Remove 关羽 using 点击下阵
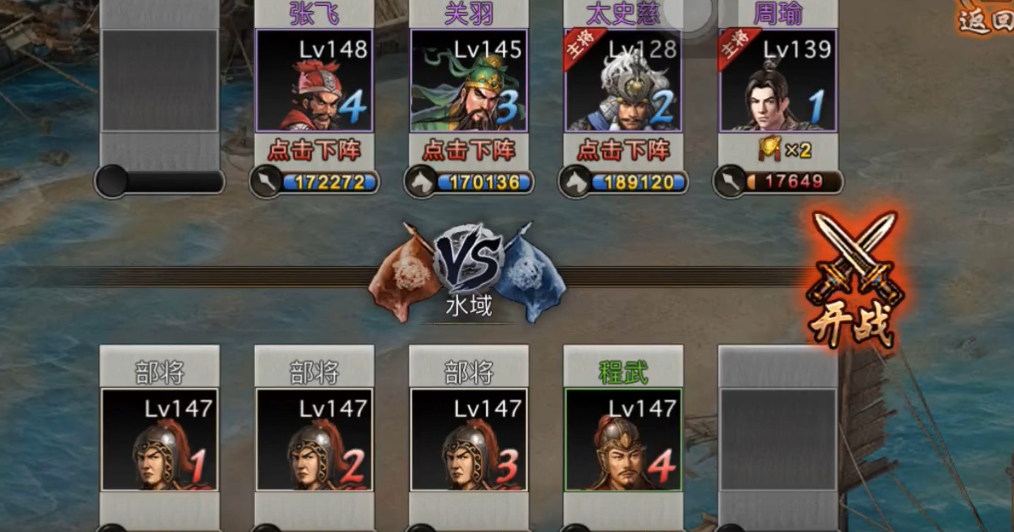Viewport: 1014px width, 532px height. coord(468,151)
